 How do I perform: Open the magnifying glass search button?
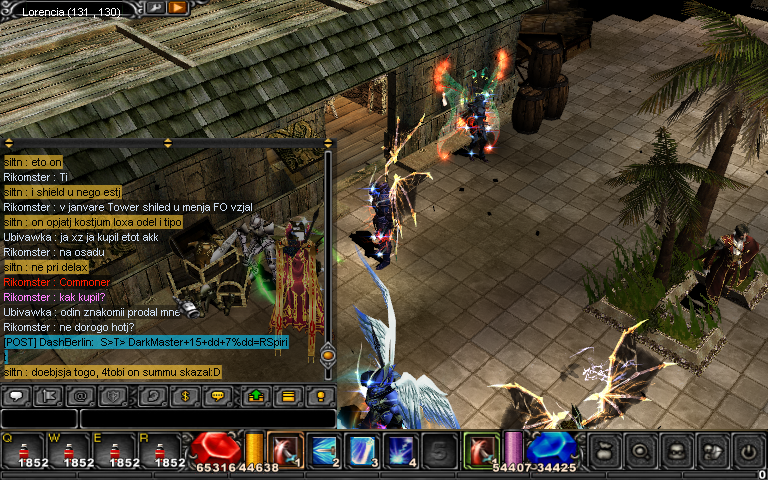641,451
